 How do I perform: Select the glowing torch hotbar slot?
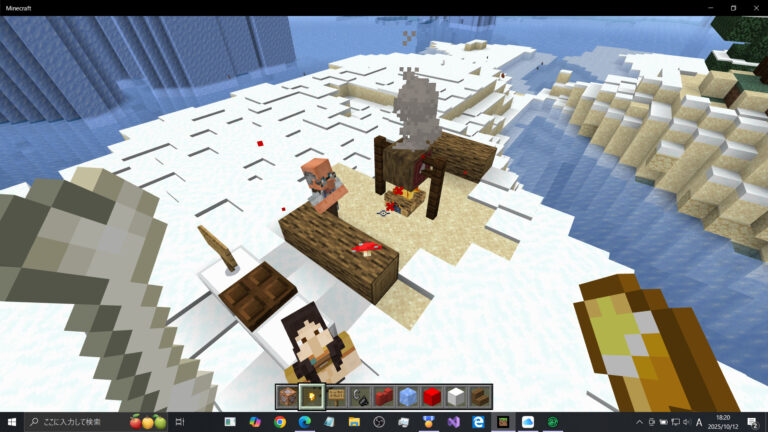(311, 397)
